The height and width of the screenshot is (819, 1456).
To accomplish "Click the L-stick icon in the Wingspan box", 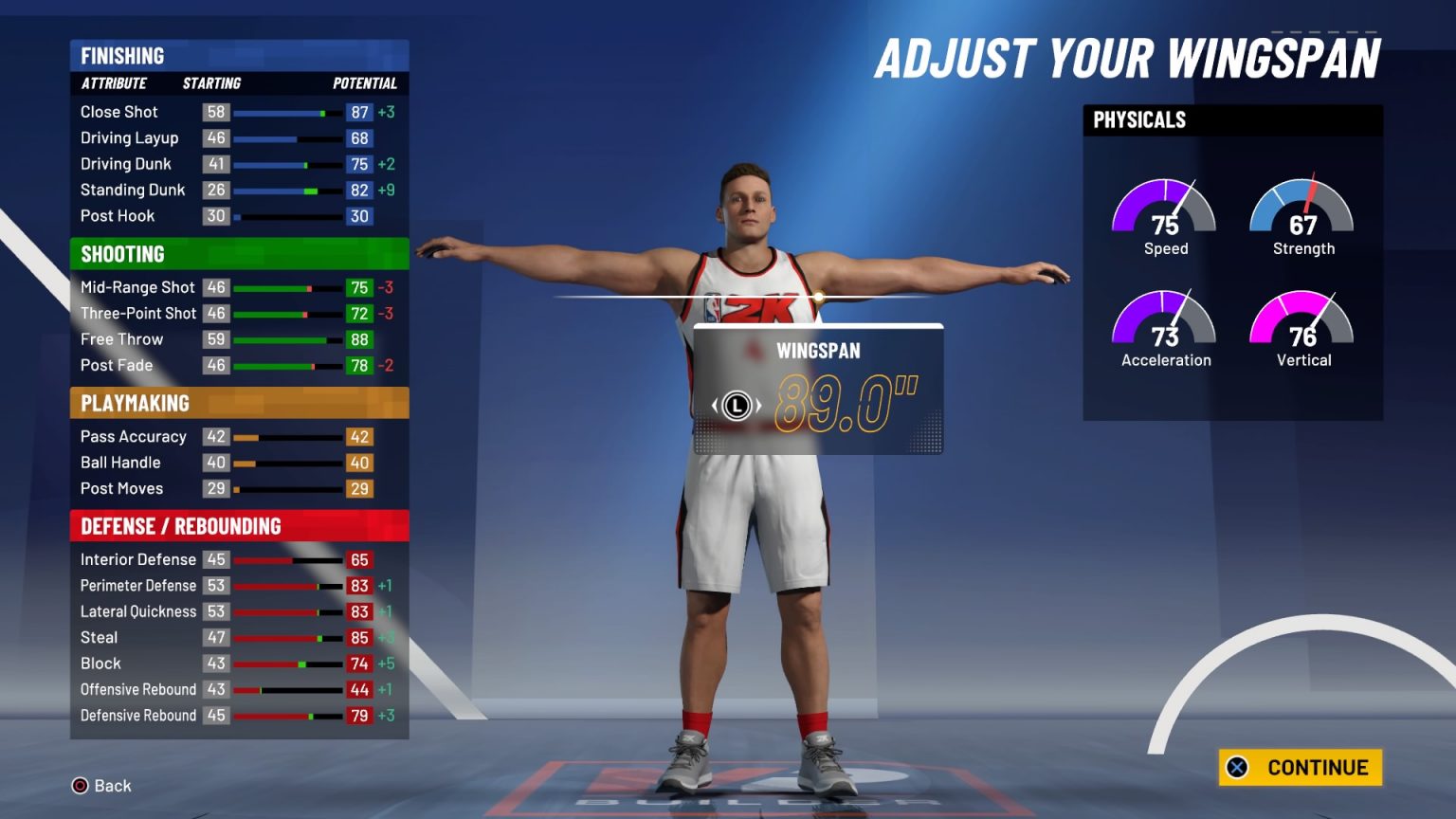I will pyautogui.click(x=737, y=406).
